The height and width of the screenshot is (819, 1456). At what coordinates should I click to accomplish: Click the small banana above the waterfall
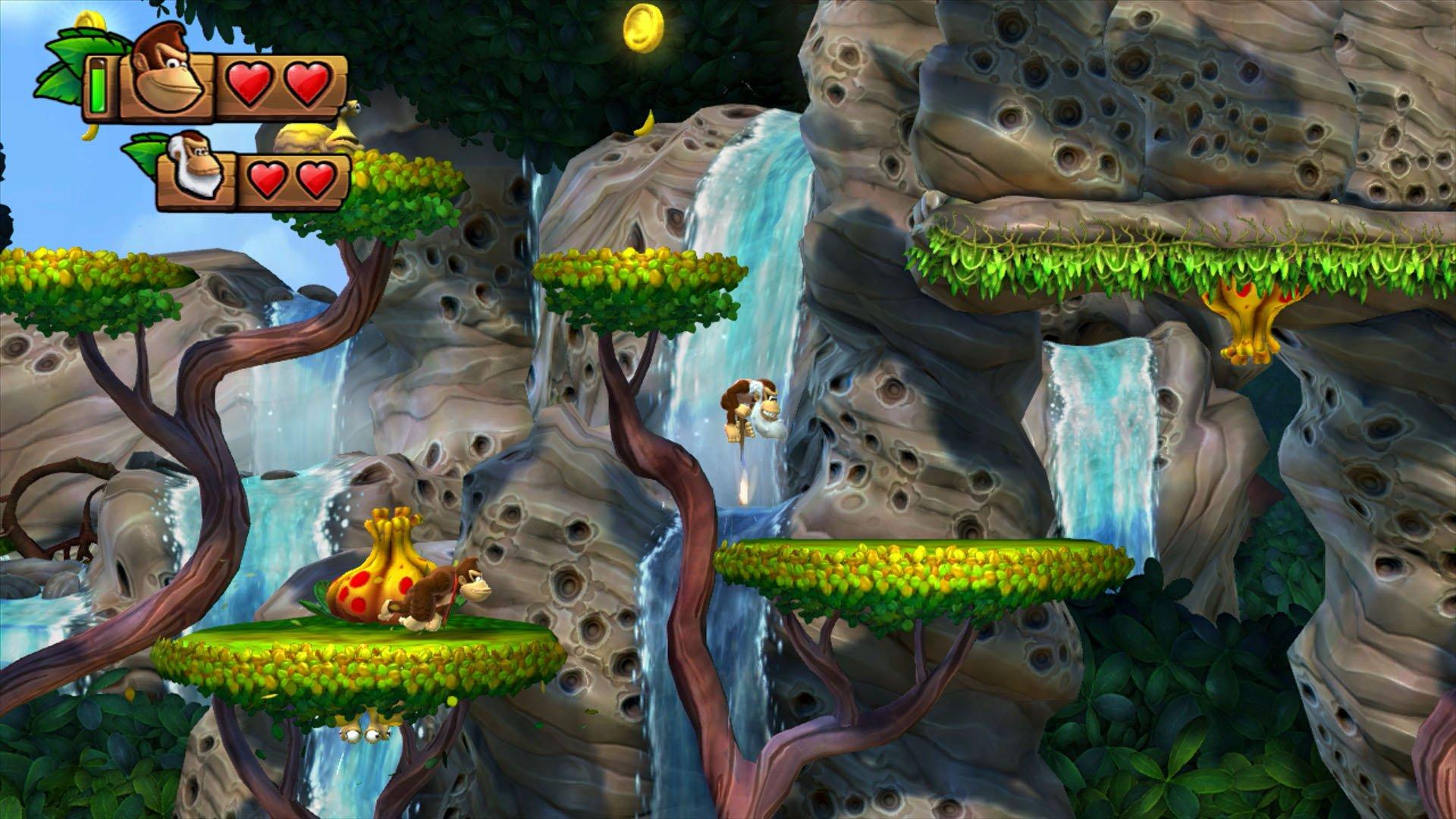pyautogui.click(x=643, y=123)
